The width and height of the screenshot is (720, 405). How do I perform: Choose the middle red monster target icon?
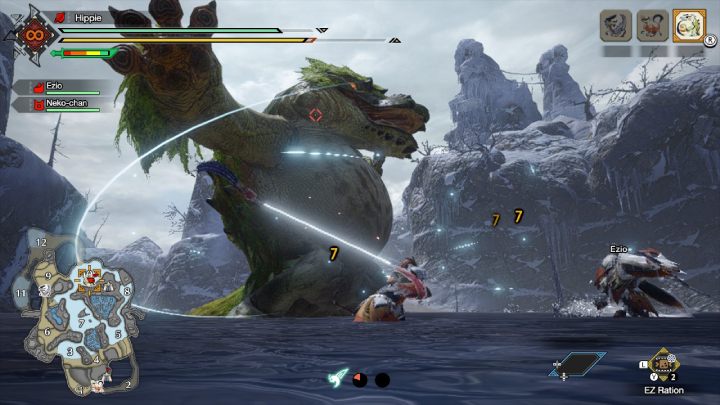click(x=652, y=25)
